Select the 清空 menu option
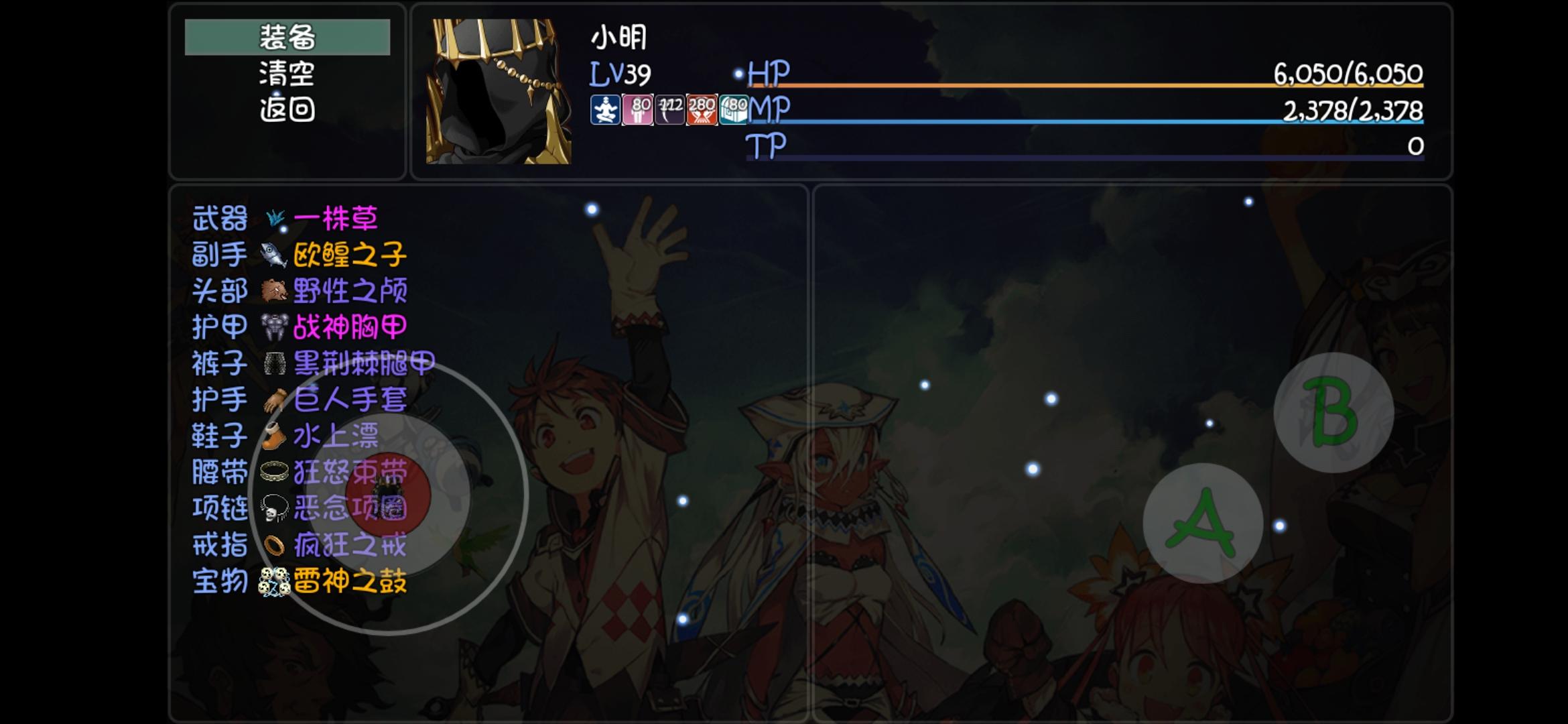This screenshot has width=1568, height=724. 287,74
